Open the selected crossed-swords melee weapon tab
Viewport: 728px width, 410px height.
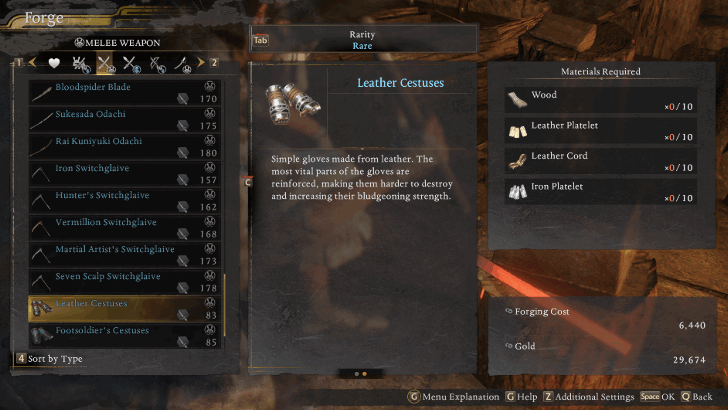point(106,63)
